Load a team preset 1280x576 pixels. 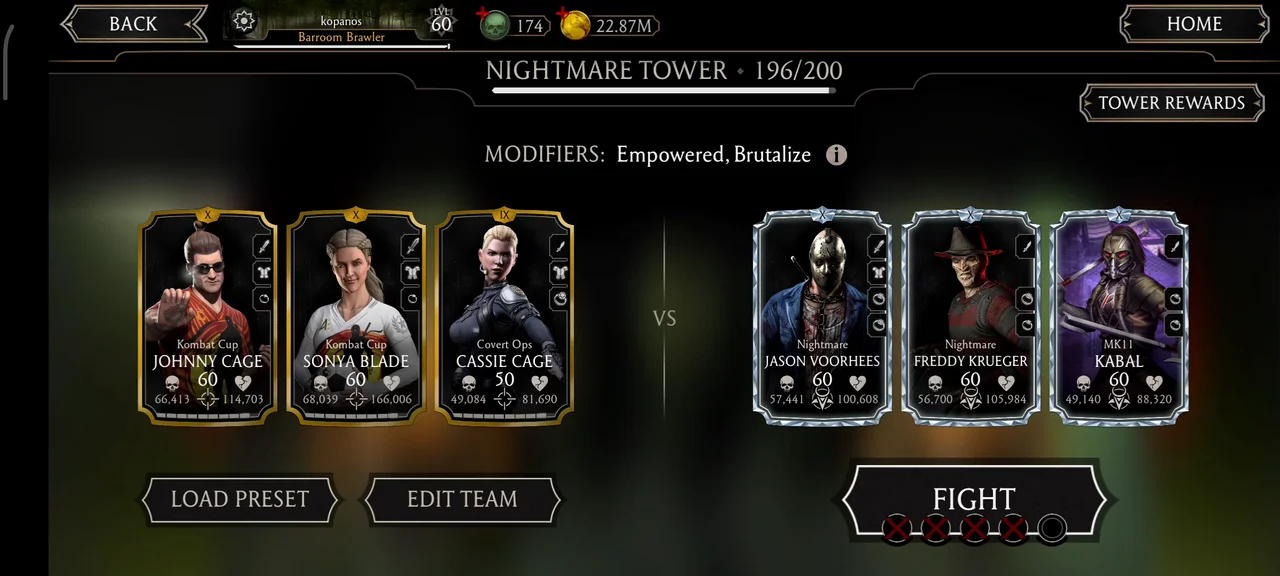pyautogui.click(x=239, y=499)
